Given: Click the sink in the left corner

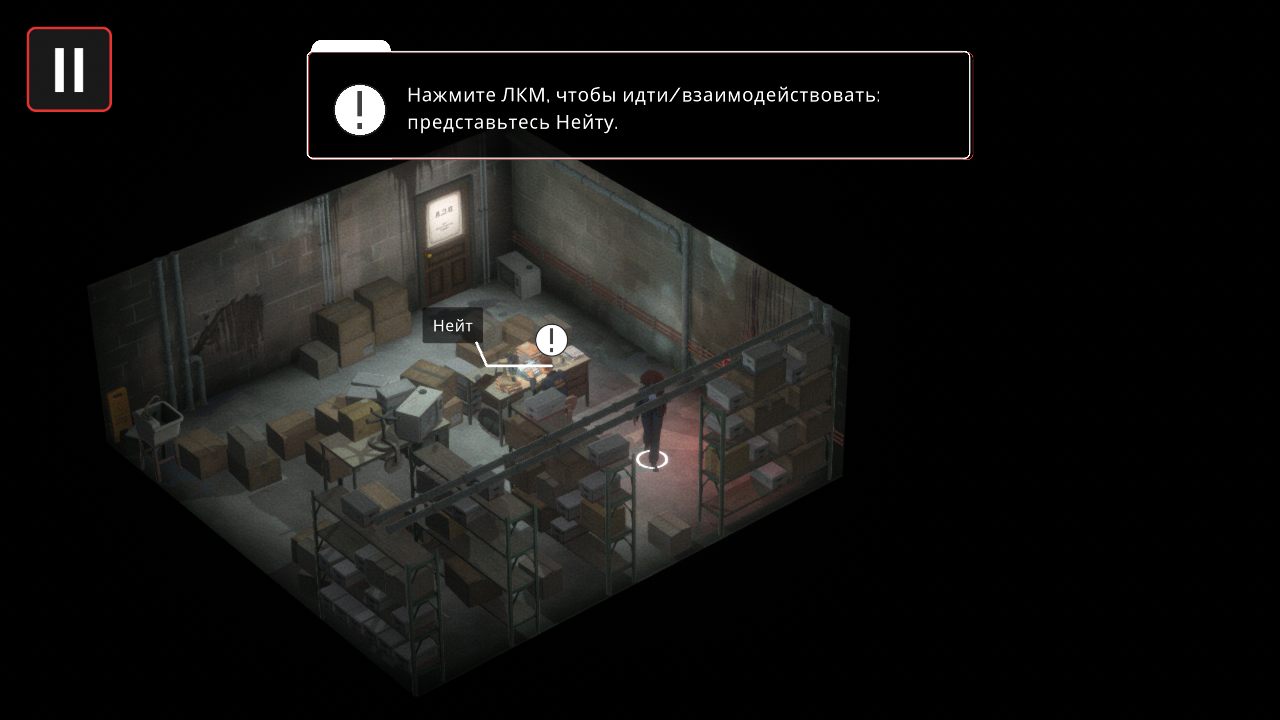Looking at the screenshot, I should click(160, 420).
